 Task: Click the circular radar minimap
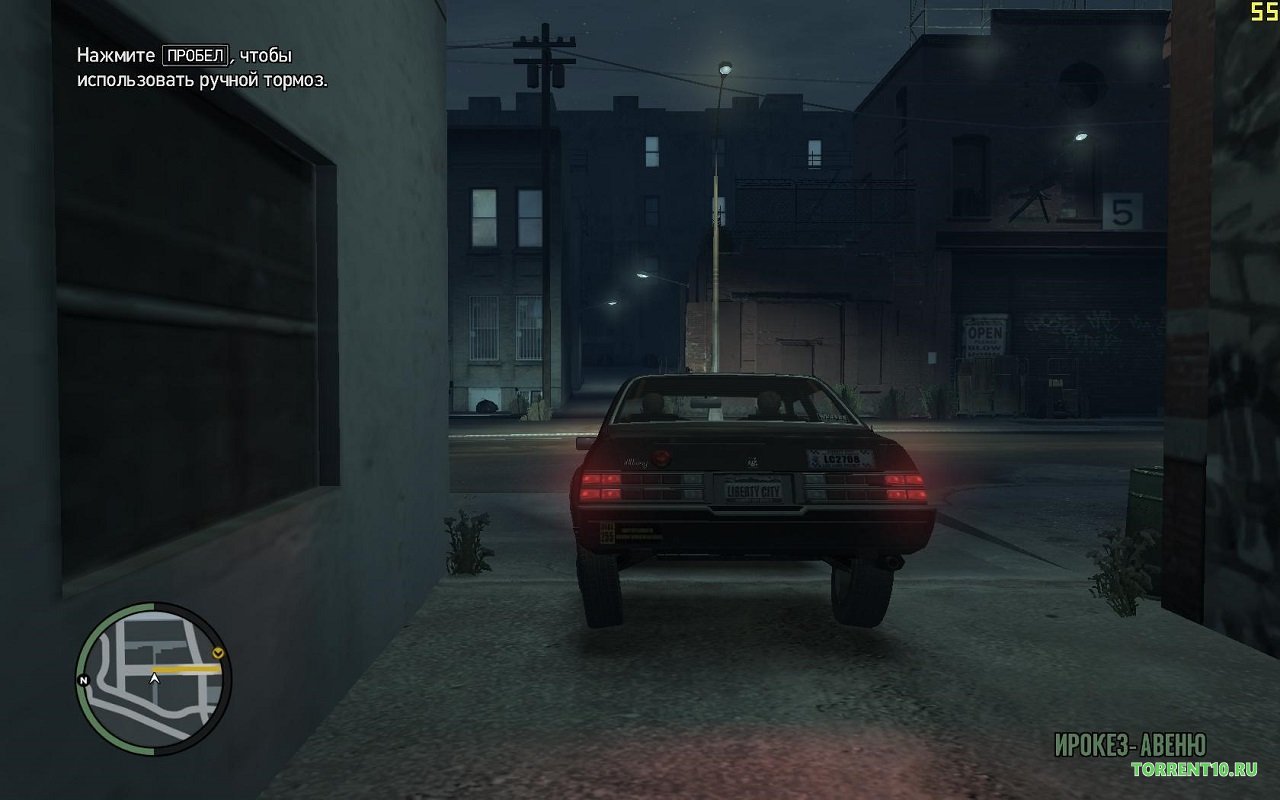tap(153, 679)
